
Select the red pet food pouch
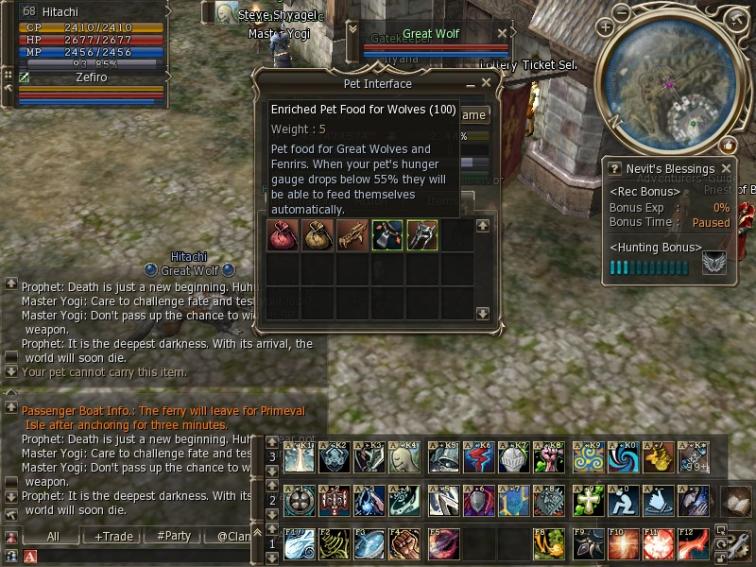283,235
